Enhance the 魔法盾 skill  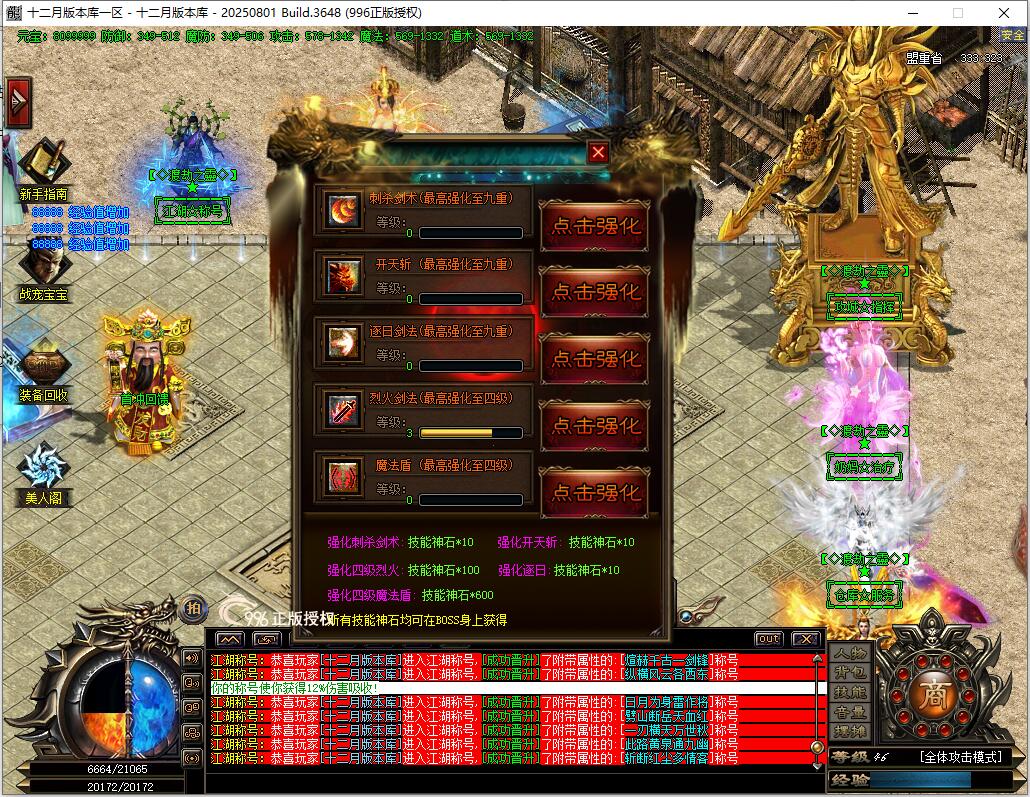click(x=595, y=492)
